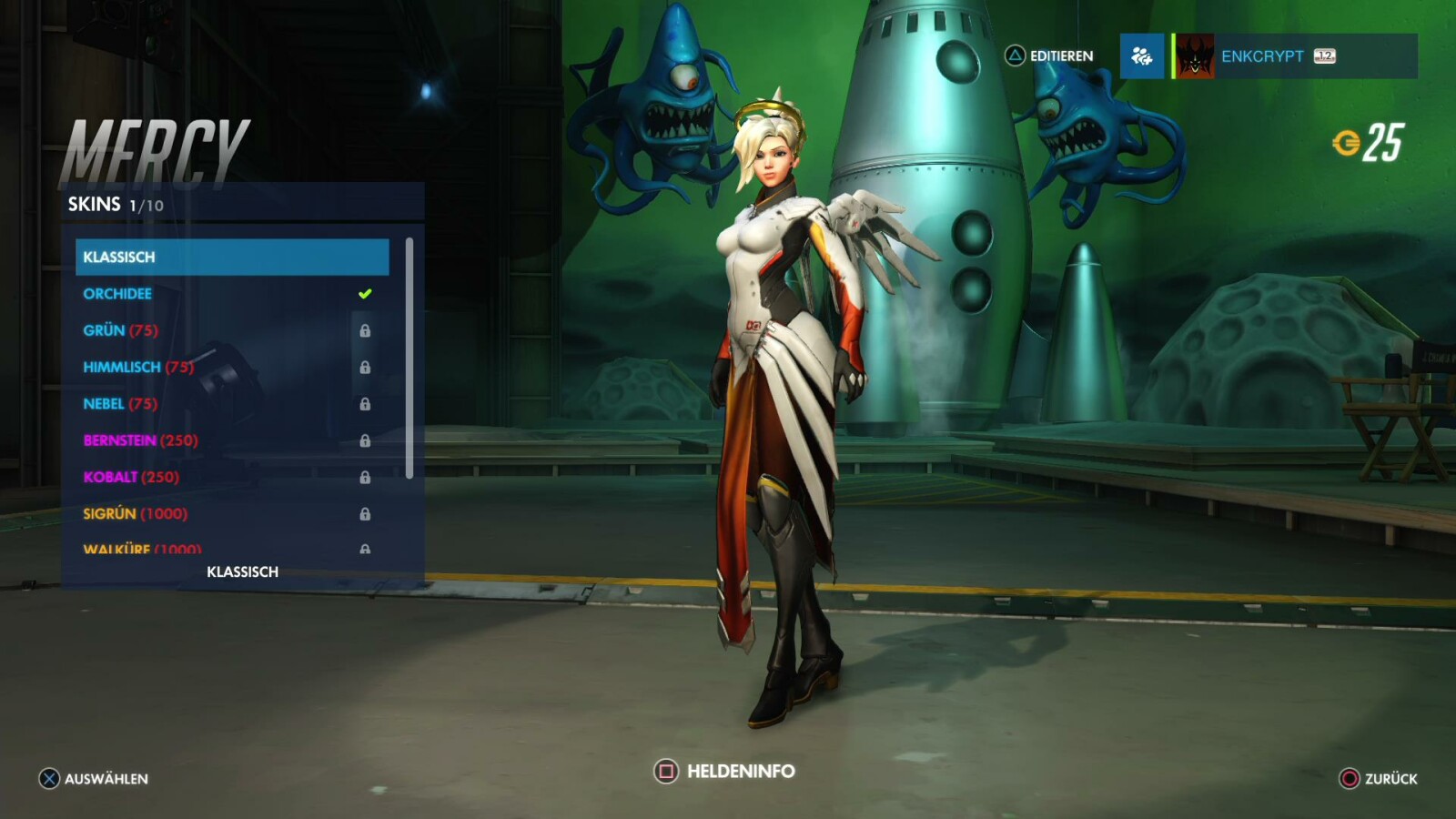Image resolution: width=1456 pixels, height=819 pixels.
Task: Click the square button icon beside HELDENINFO
Action: pos(664,770)
